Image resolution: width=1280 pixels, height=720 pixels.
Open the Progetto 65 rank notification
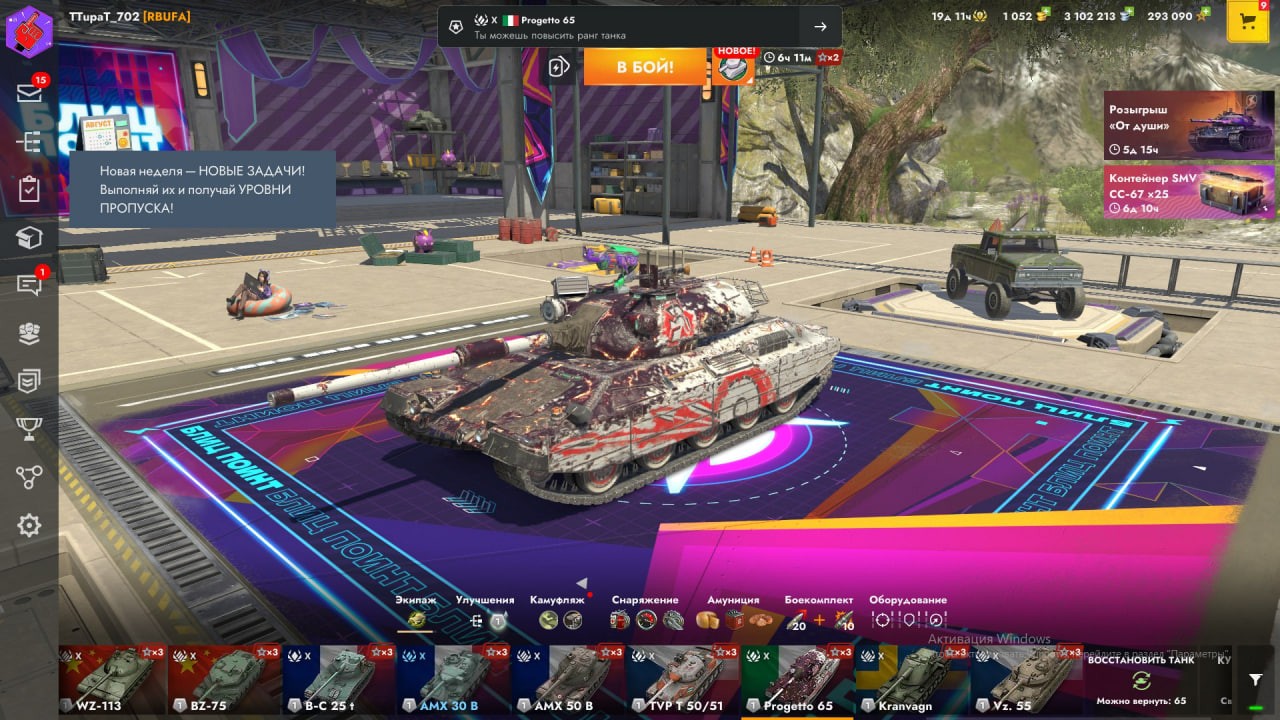(x=639, y=27)
